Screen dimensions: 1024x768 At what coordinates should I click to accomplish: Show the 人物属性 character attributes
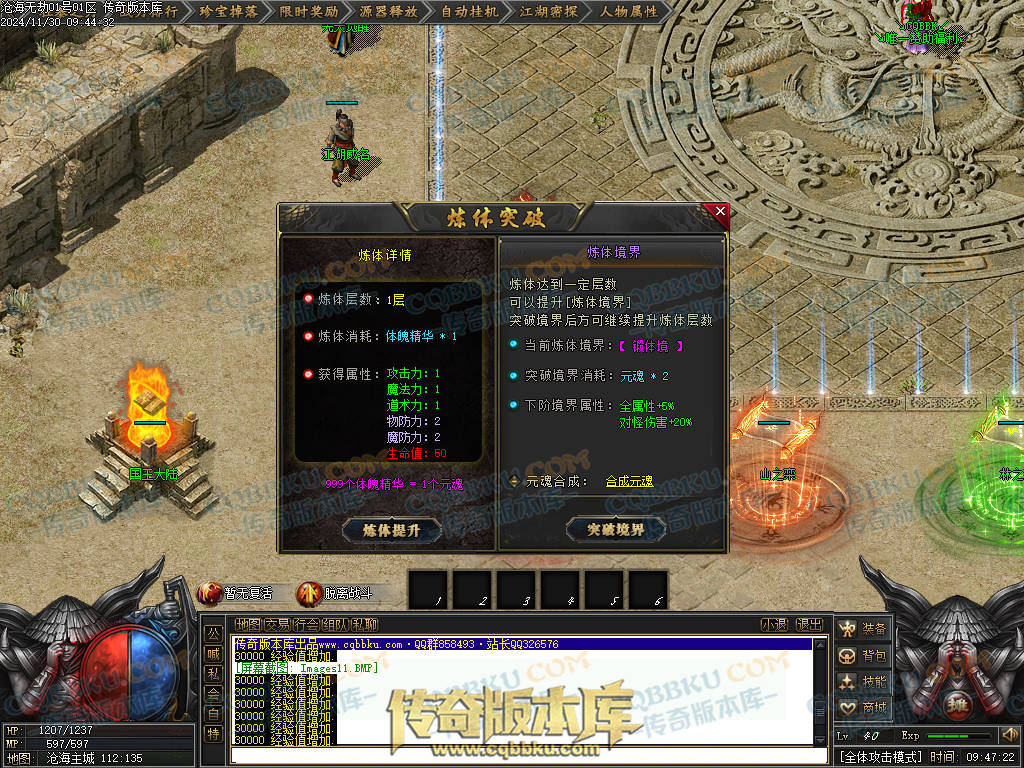pos(631,12)
